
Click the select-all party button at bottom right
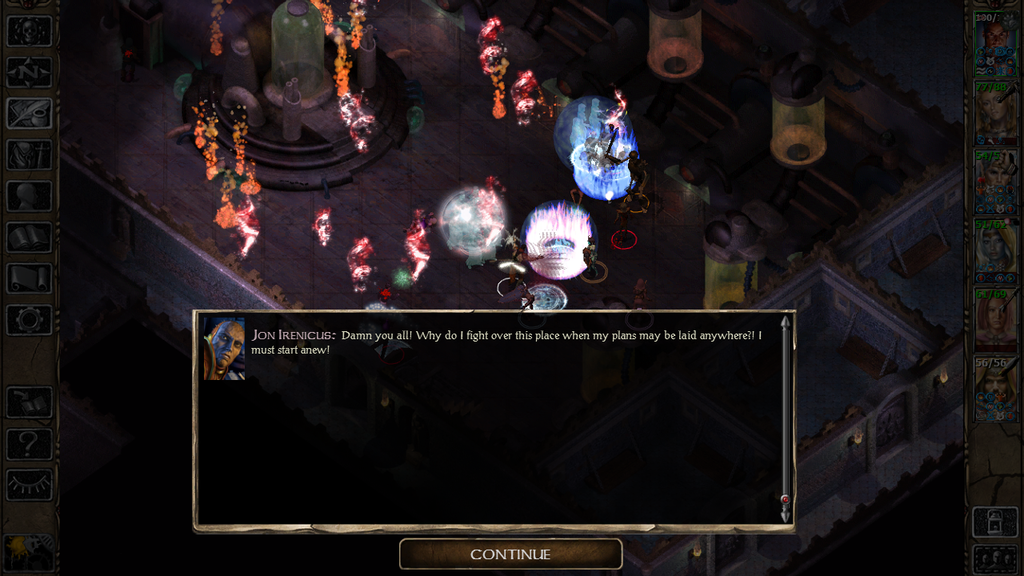(995, 558)
